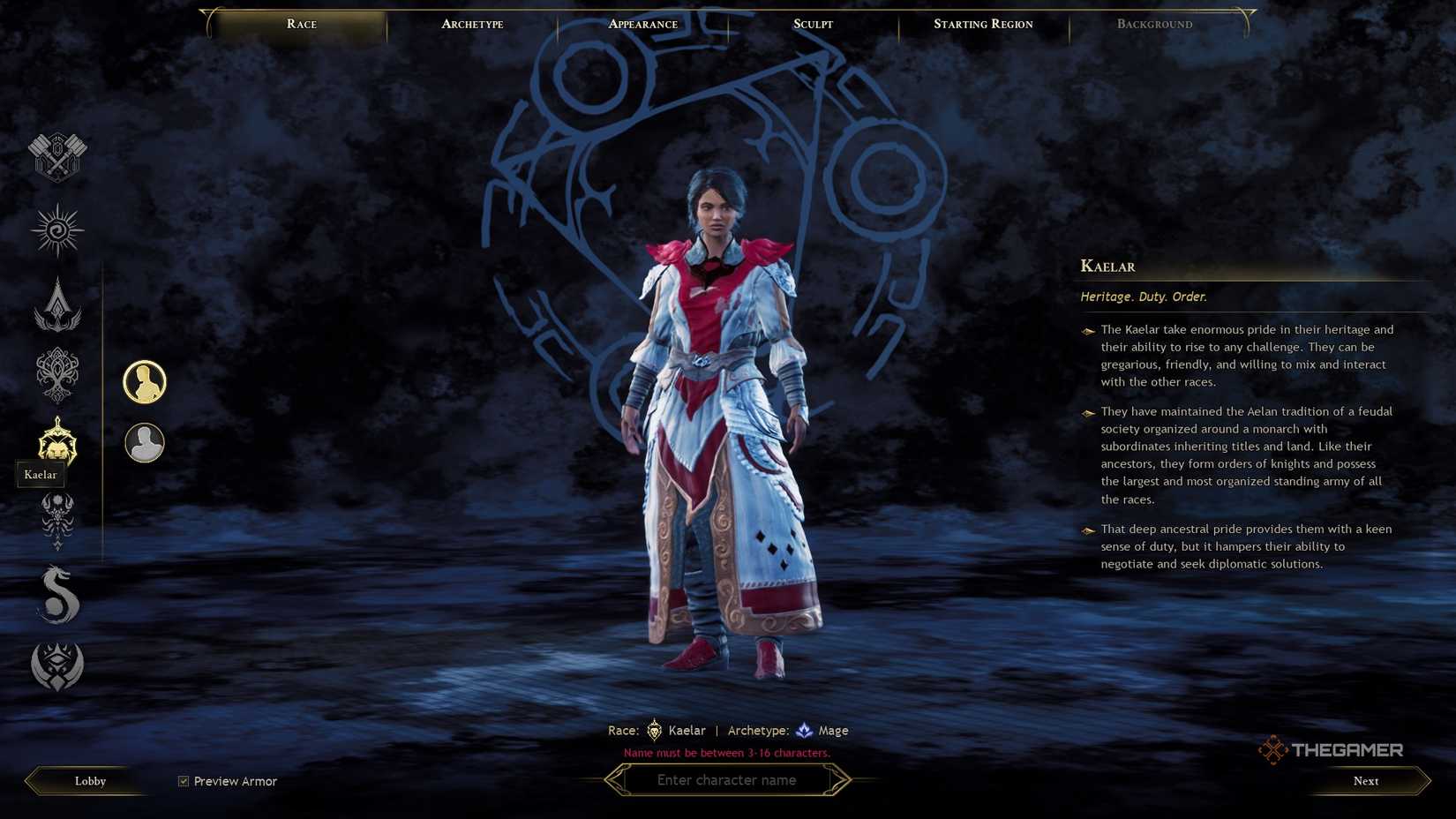The image size is (1456, 819).
Task: Choose the winged peak race sigil
Action: [56, 303]
